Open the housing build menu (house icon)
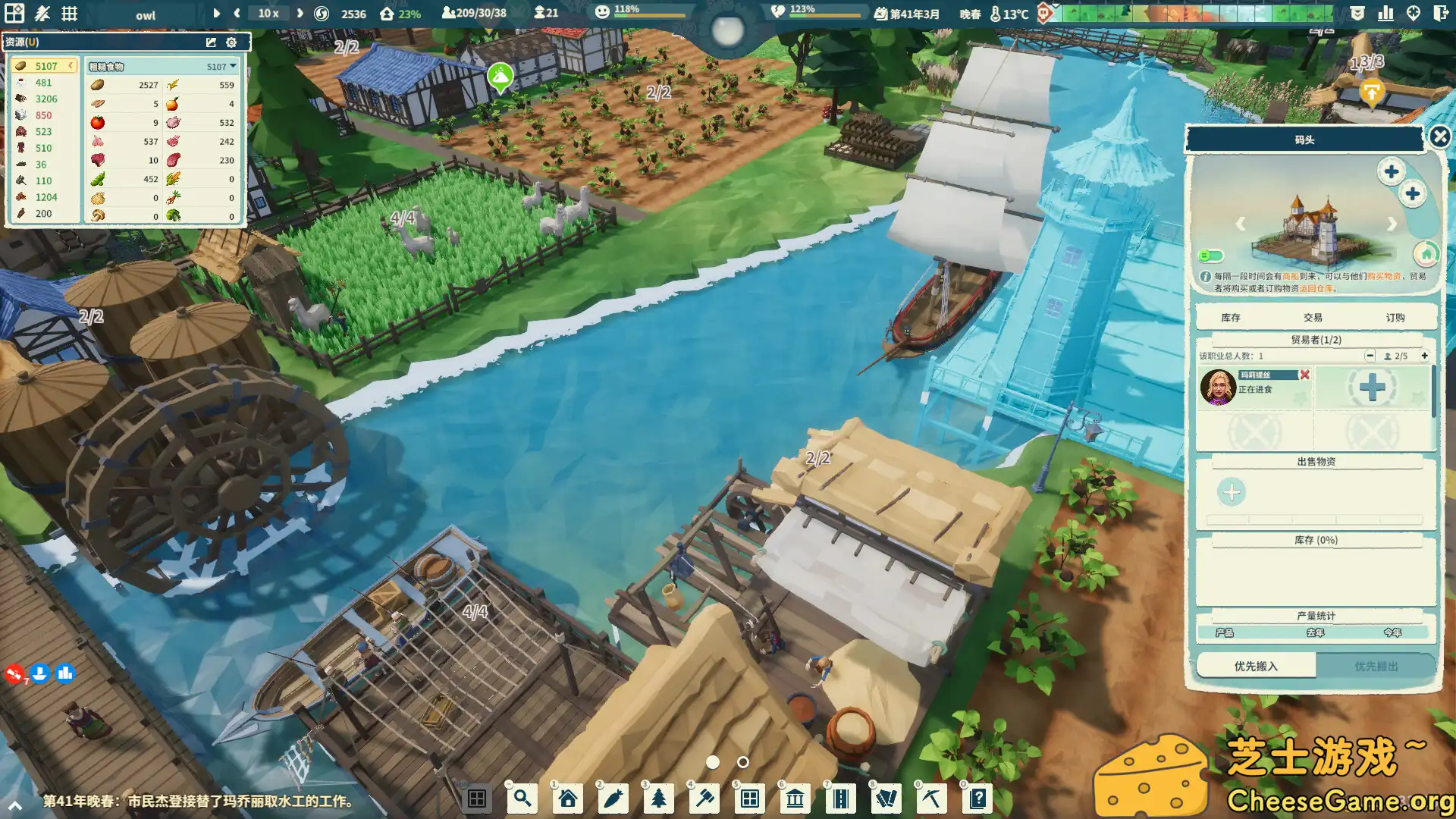This screenshot has height=819, width=1456. click(x=567, y=799)
